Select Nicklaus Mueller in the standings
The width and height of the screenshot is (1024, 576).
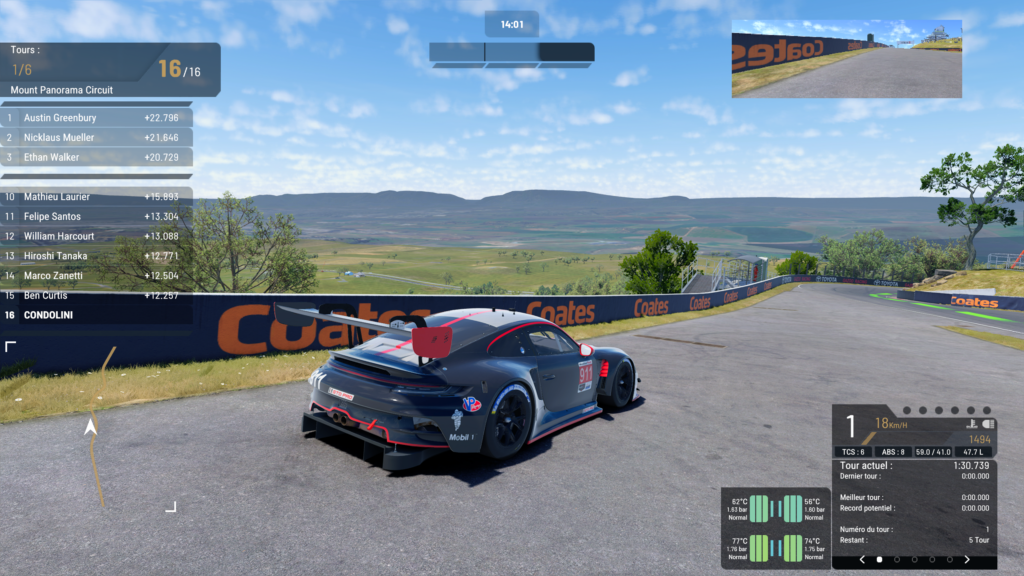(x=97, y=138)
